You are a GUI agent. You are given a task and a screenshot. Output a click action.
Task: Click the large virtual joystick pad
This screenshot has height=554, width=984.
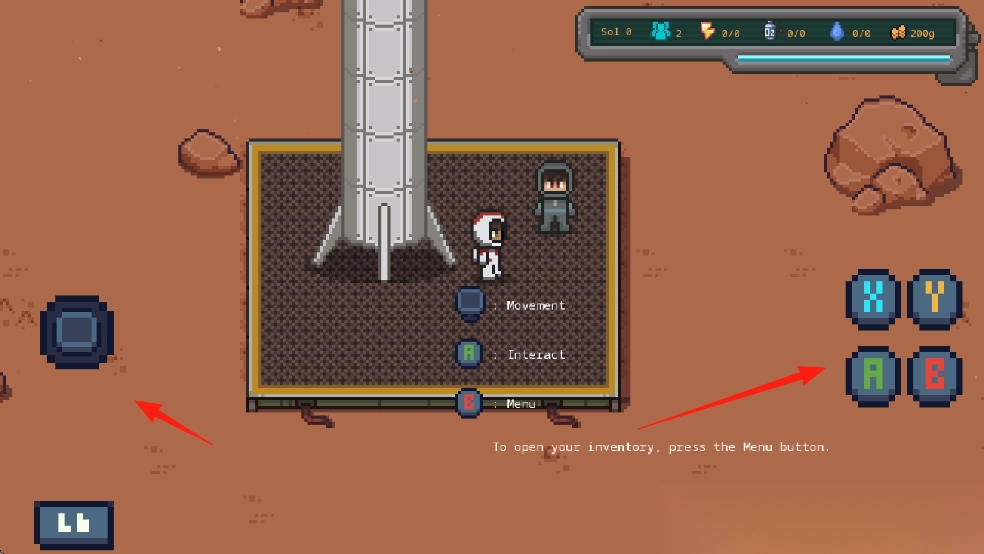pos(77,331)
